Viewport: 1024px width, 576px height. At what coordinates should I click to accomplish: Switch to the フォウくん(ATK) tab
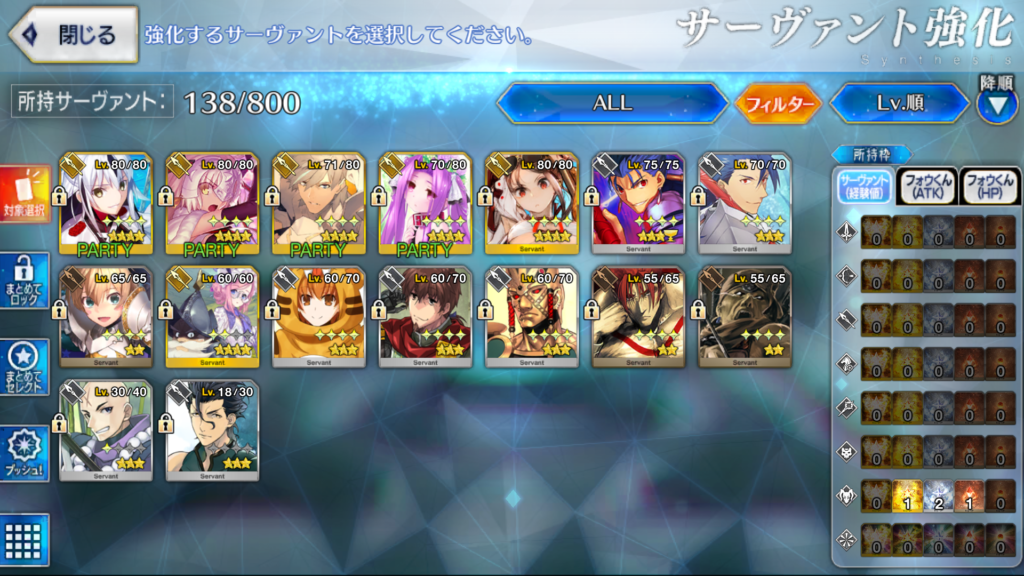click(927, 186)
